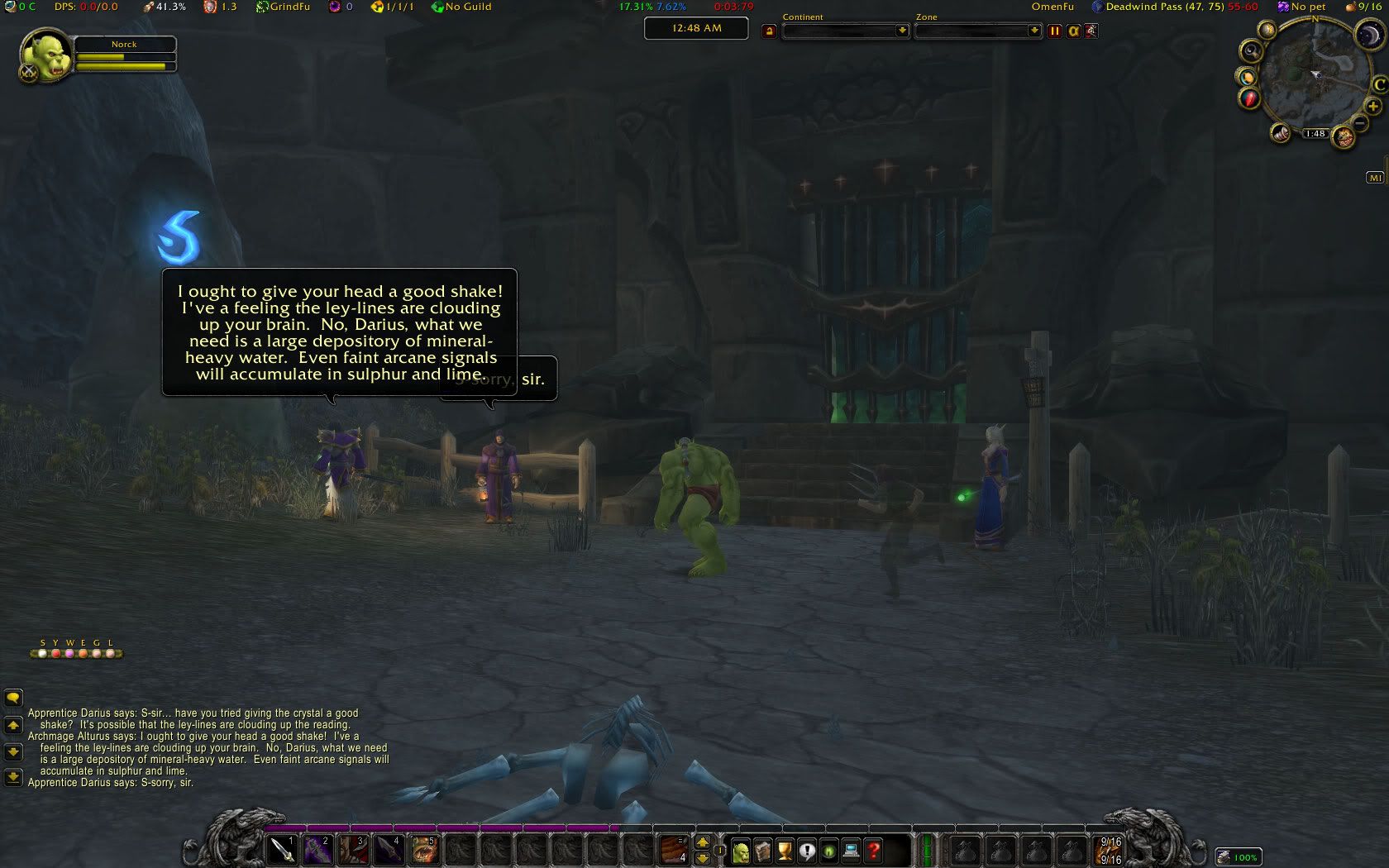Toggle the red lock button beside Continent

[770, 31]
